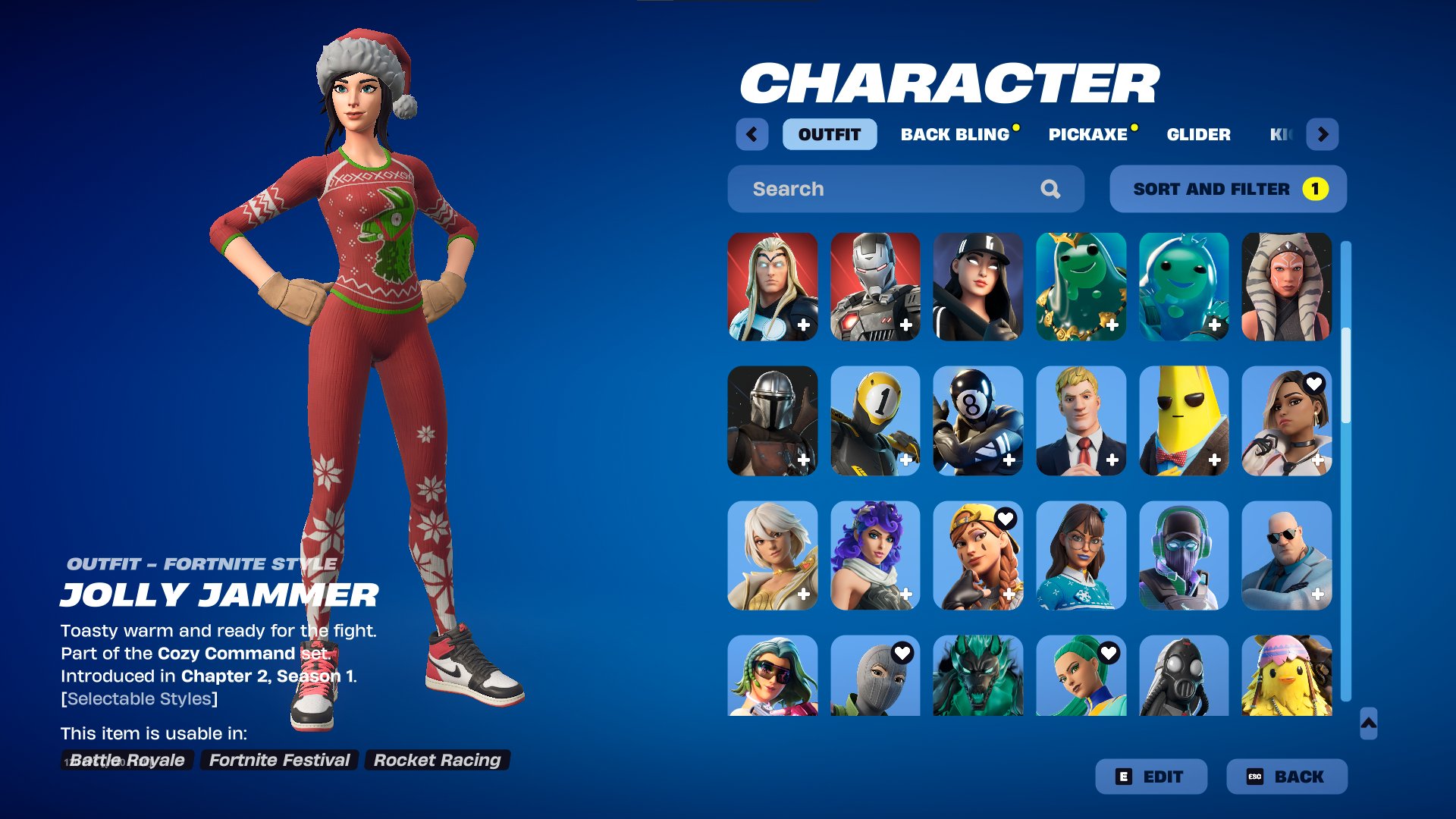
Task: Select the yellow chick outfit
Action: tap(1286, 676)
